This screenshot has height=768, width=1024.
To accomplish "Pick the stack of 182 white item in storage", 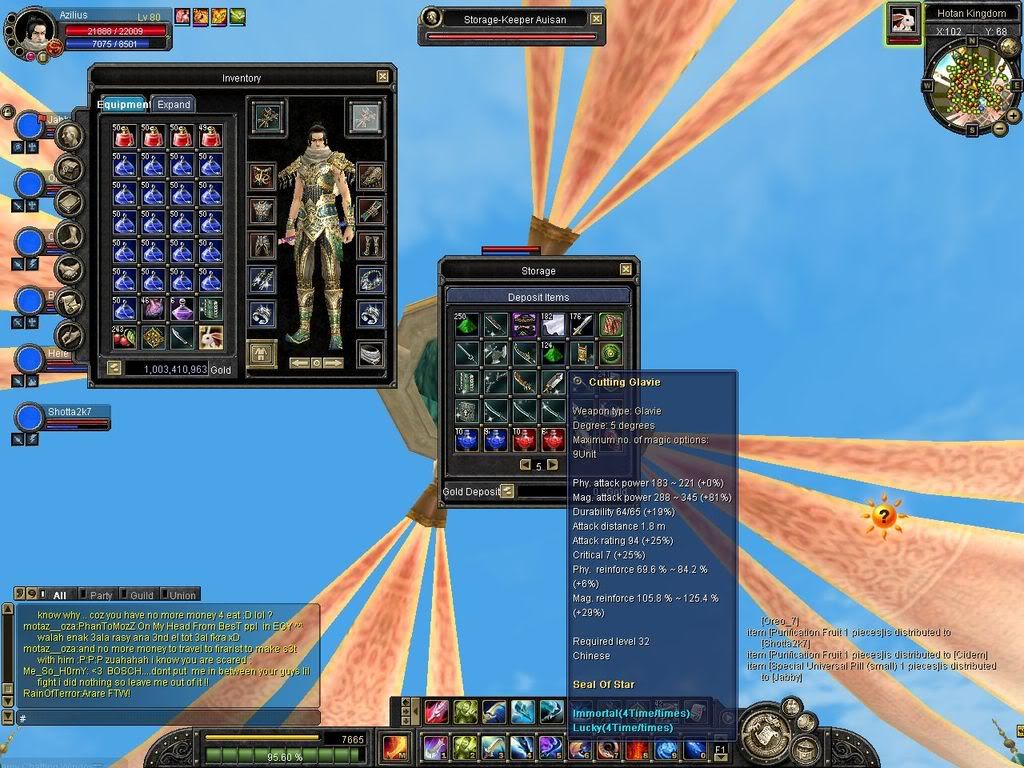I will [553, 324].
